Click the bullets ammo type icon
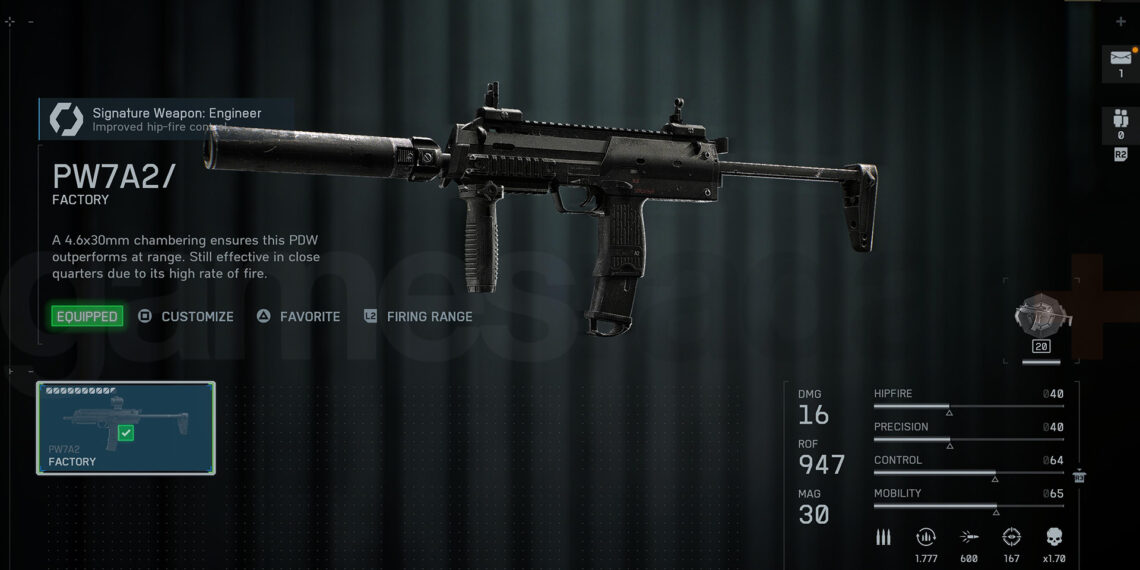Image resolution: width=1140 pixels, height=570 pixels. click(883, 537)
